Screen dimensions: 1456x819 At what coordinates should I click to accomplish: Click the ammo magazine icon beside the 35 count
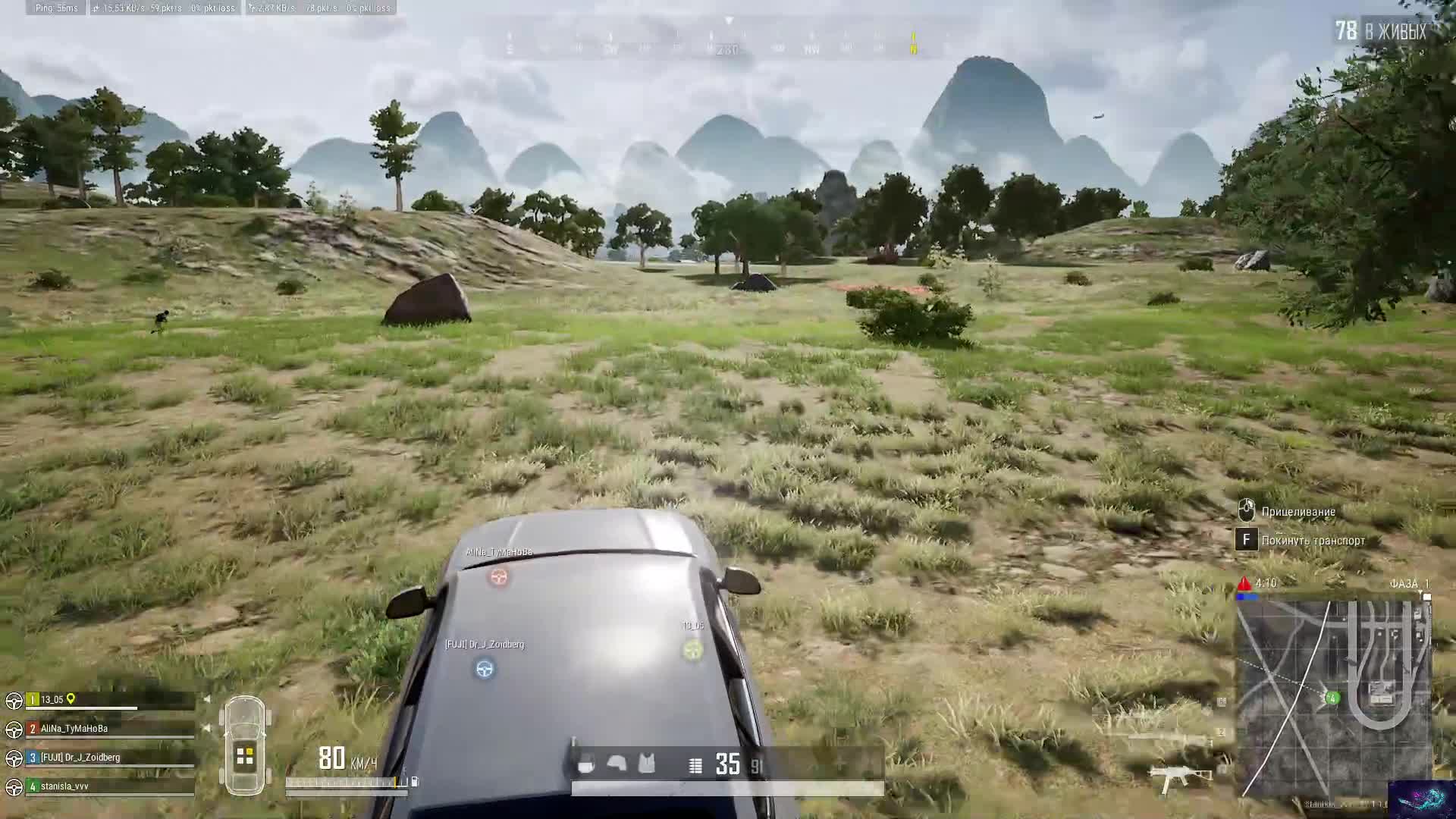[x=695, y=764]
